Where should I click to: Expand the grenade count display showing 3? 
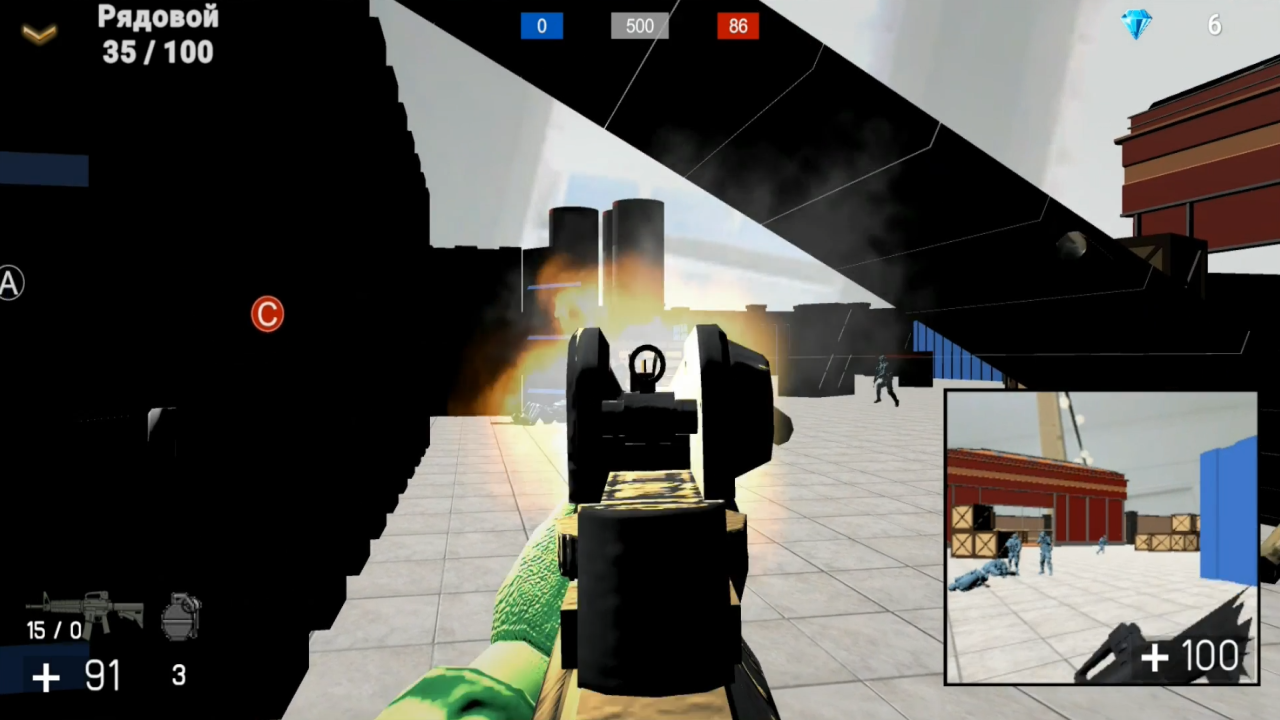tap(178, 676)
